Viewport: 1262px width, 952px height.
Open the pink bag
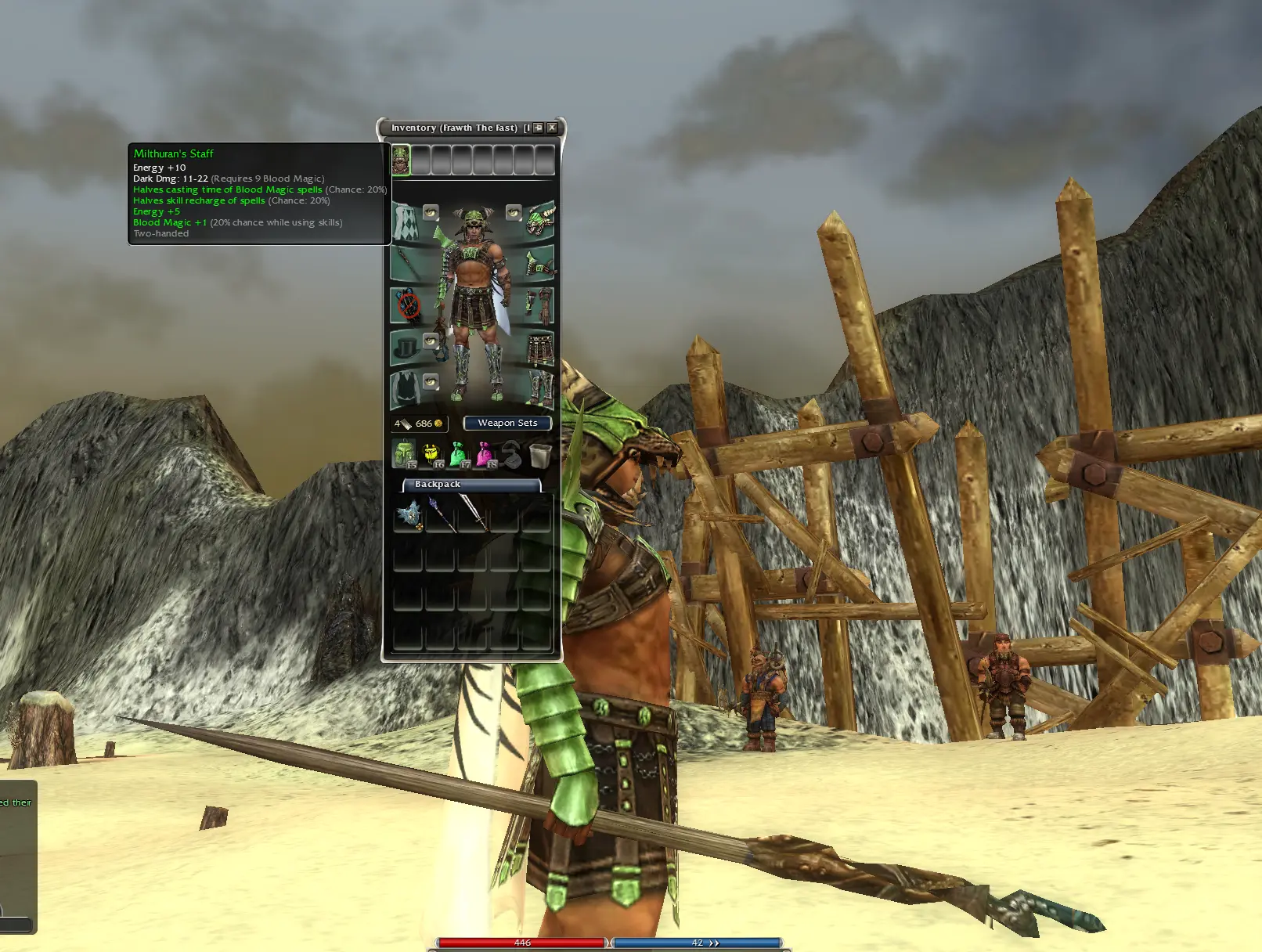coord(485,454)
